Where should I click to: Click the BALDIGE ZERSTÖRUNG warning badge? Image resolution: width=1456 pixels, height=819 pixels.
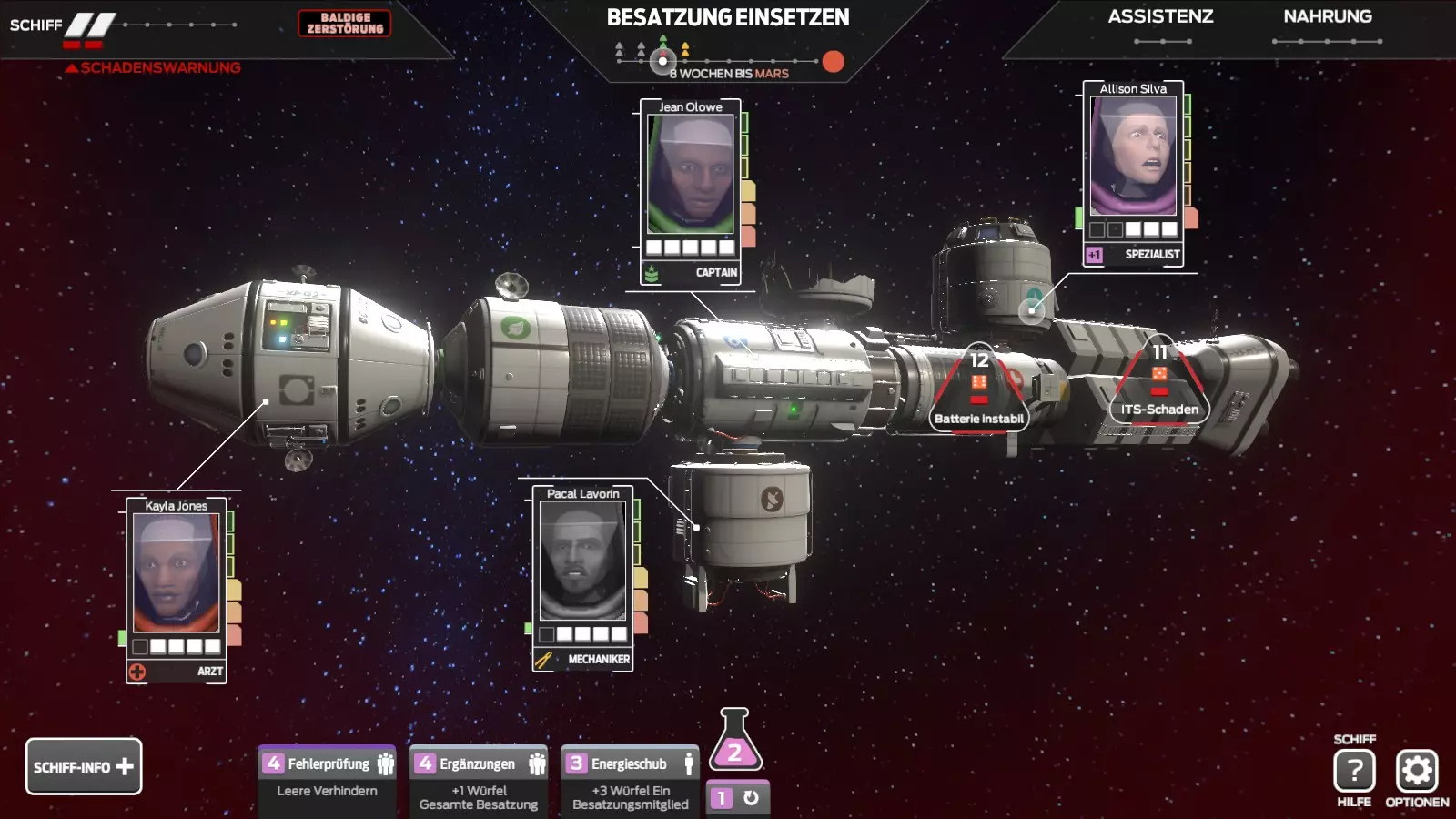point(345,24)
